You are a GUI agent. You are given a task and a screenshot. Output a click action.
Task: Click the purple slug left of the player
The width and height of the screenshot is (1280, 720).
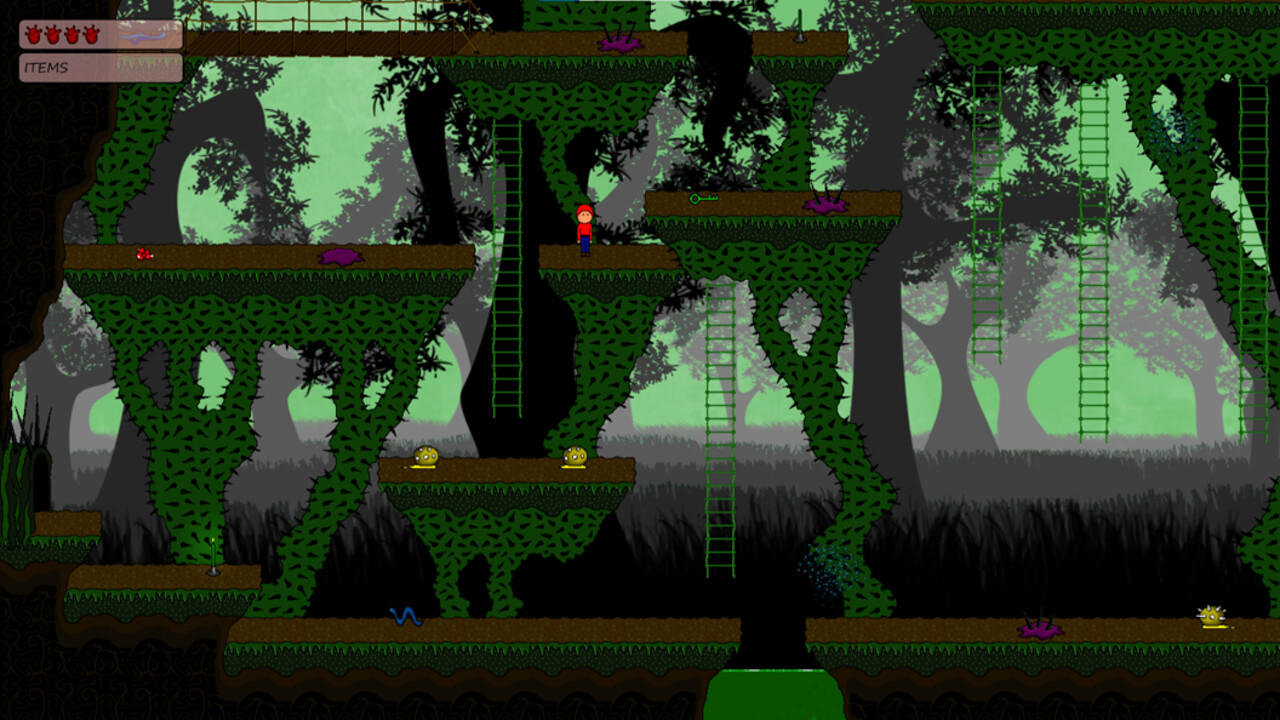[x=340, y=255]
